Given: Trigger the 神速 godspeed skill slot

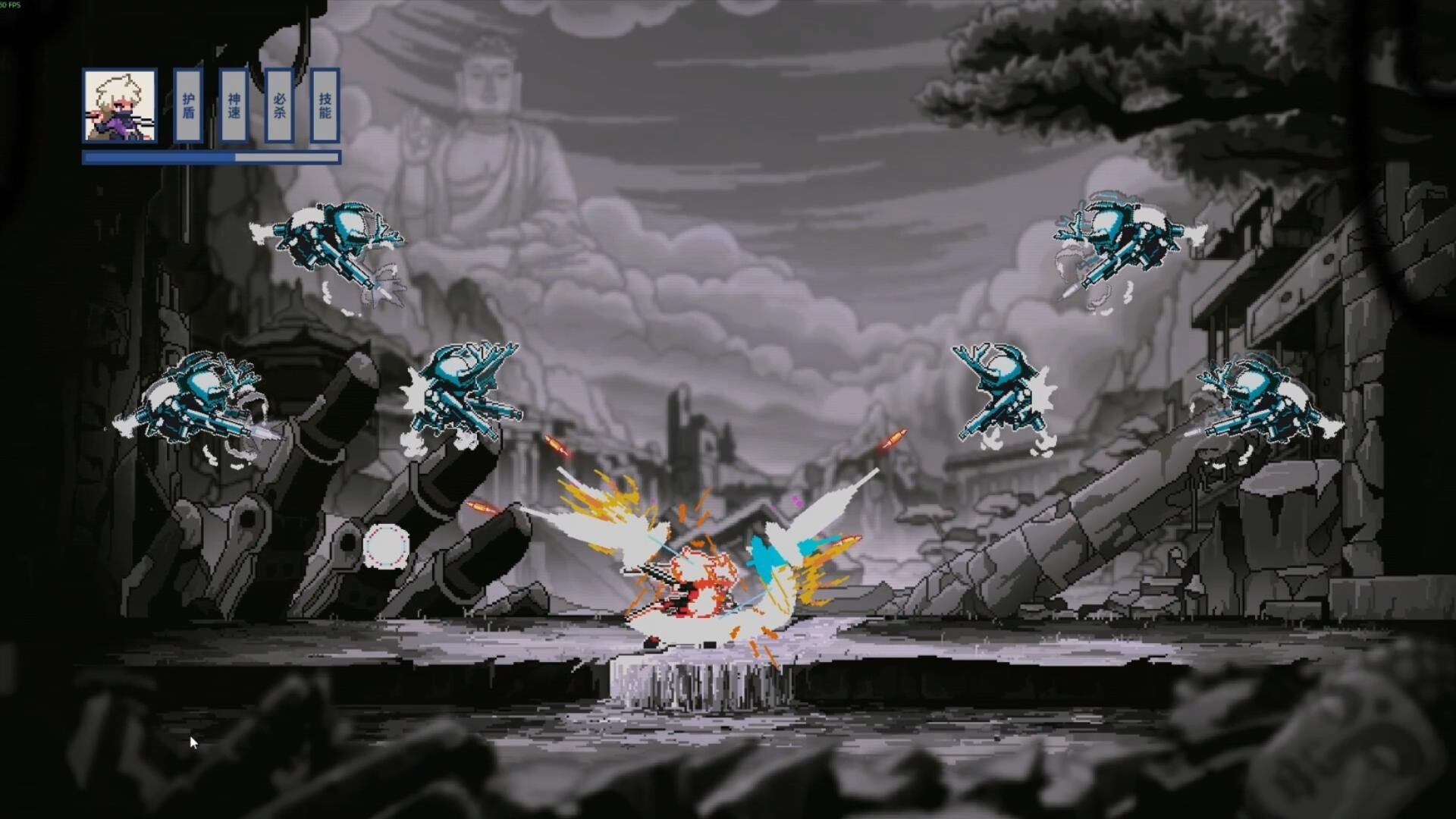Looking at the screenshot, I should coord(232,106).
